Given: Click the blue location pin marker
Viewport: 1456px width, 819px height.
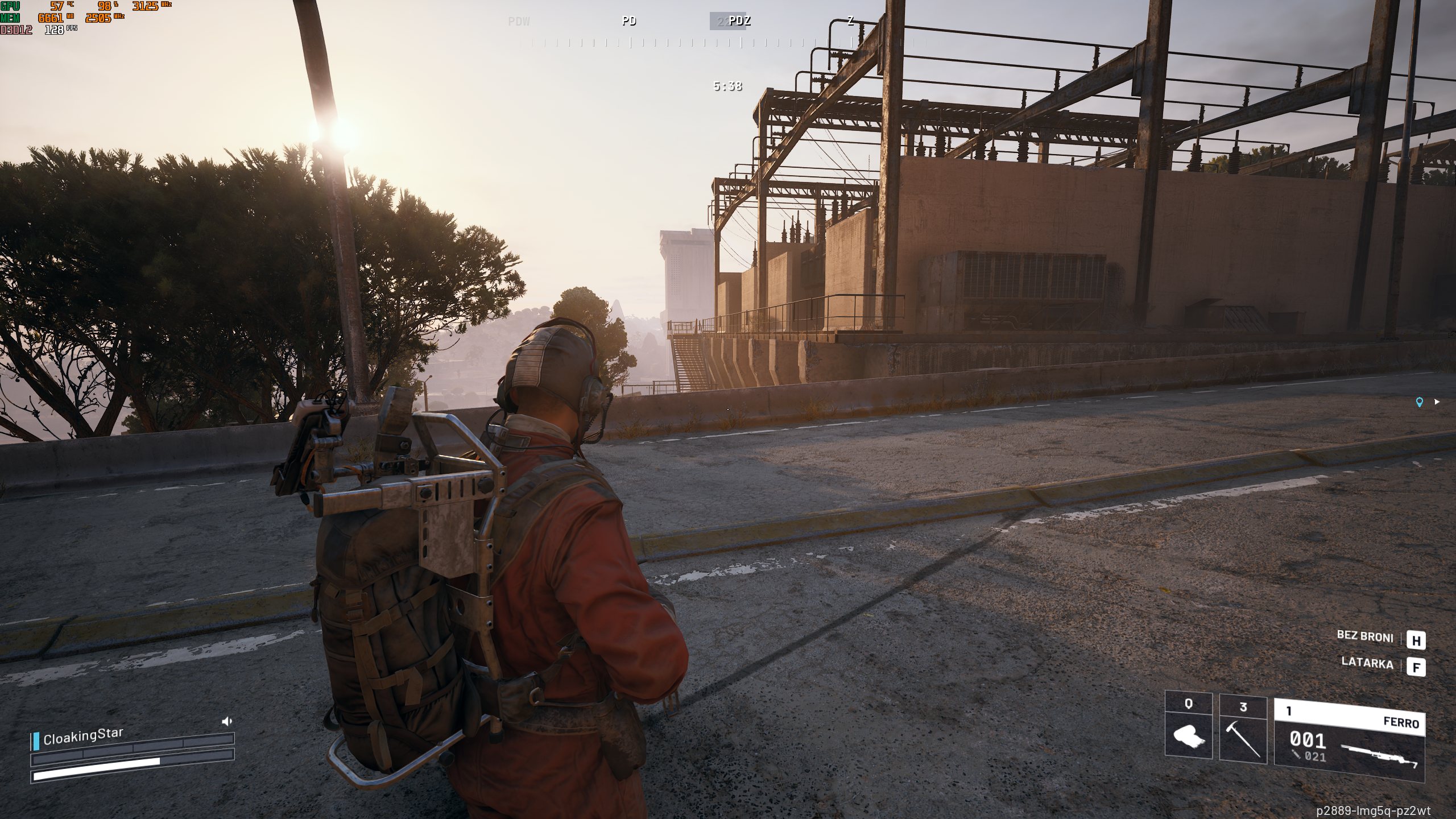Looking at the screenshot, I should [x=1420, y=403].
